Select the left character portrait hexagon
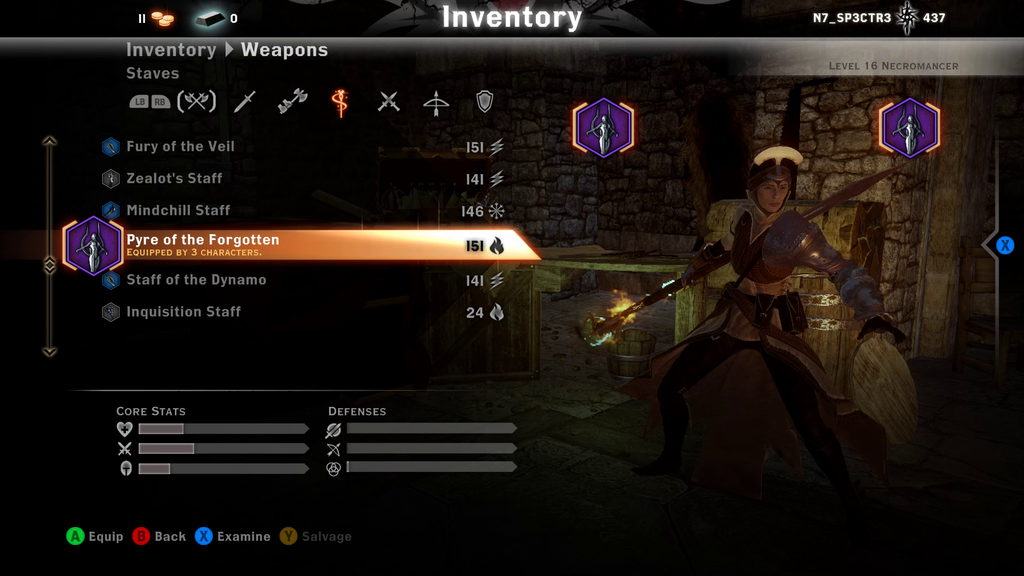 point(603,128)
